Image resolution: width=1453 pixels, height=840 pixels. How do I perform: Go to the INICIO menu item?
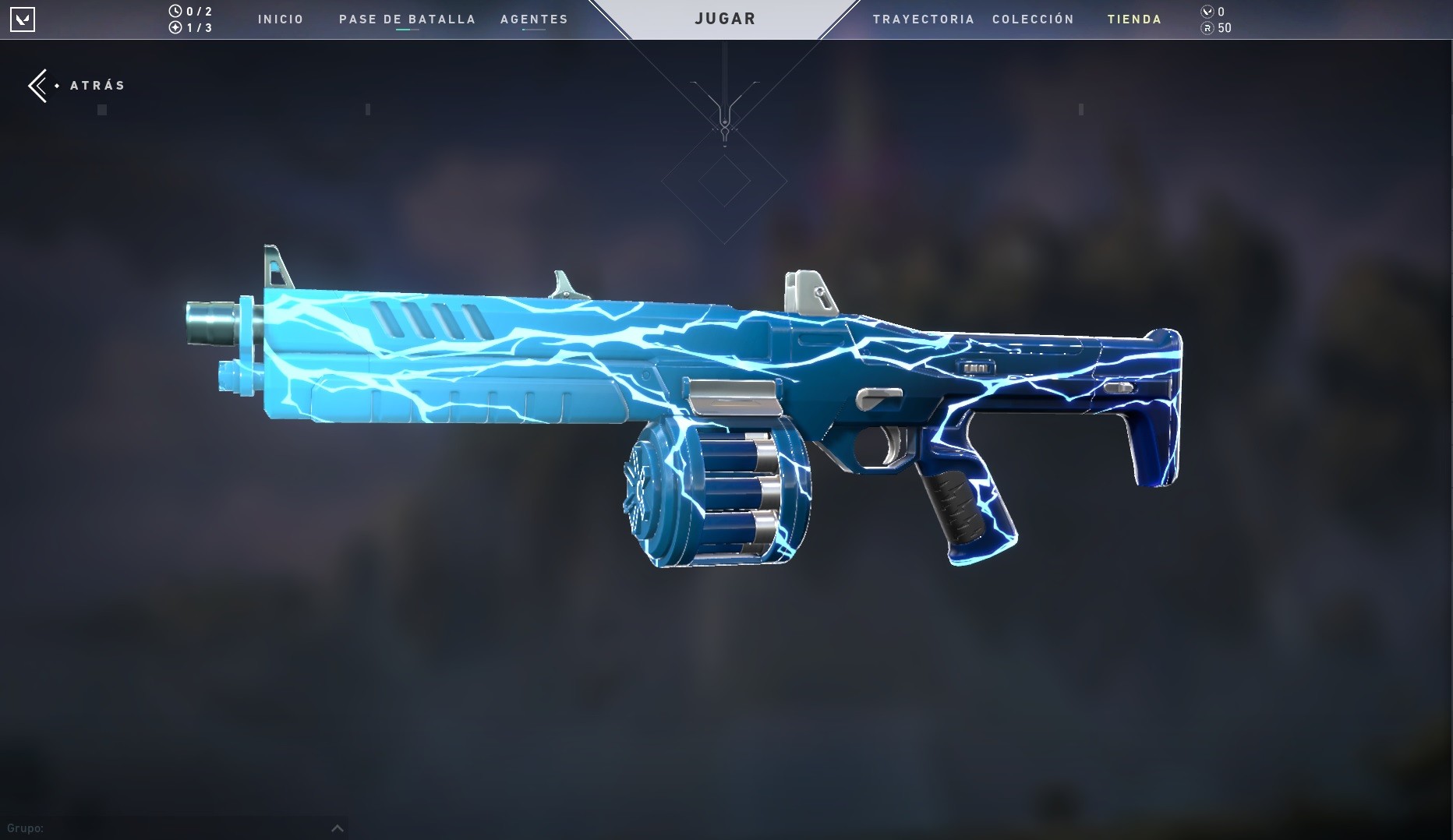(281, 19)
